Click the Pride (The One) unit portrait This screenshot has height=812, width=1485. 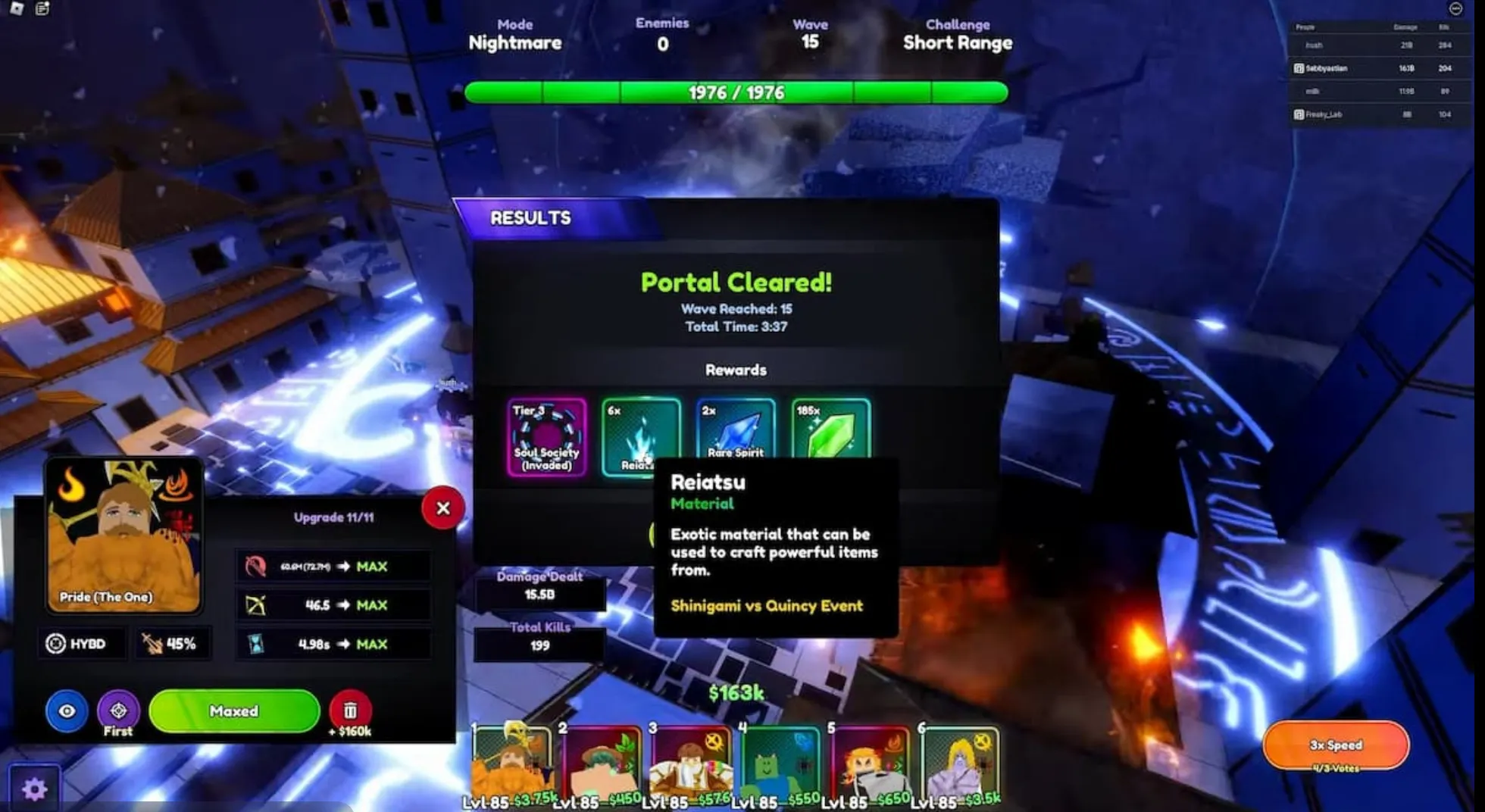pyautogui.click(x=123, y=535)
